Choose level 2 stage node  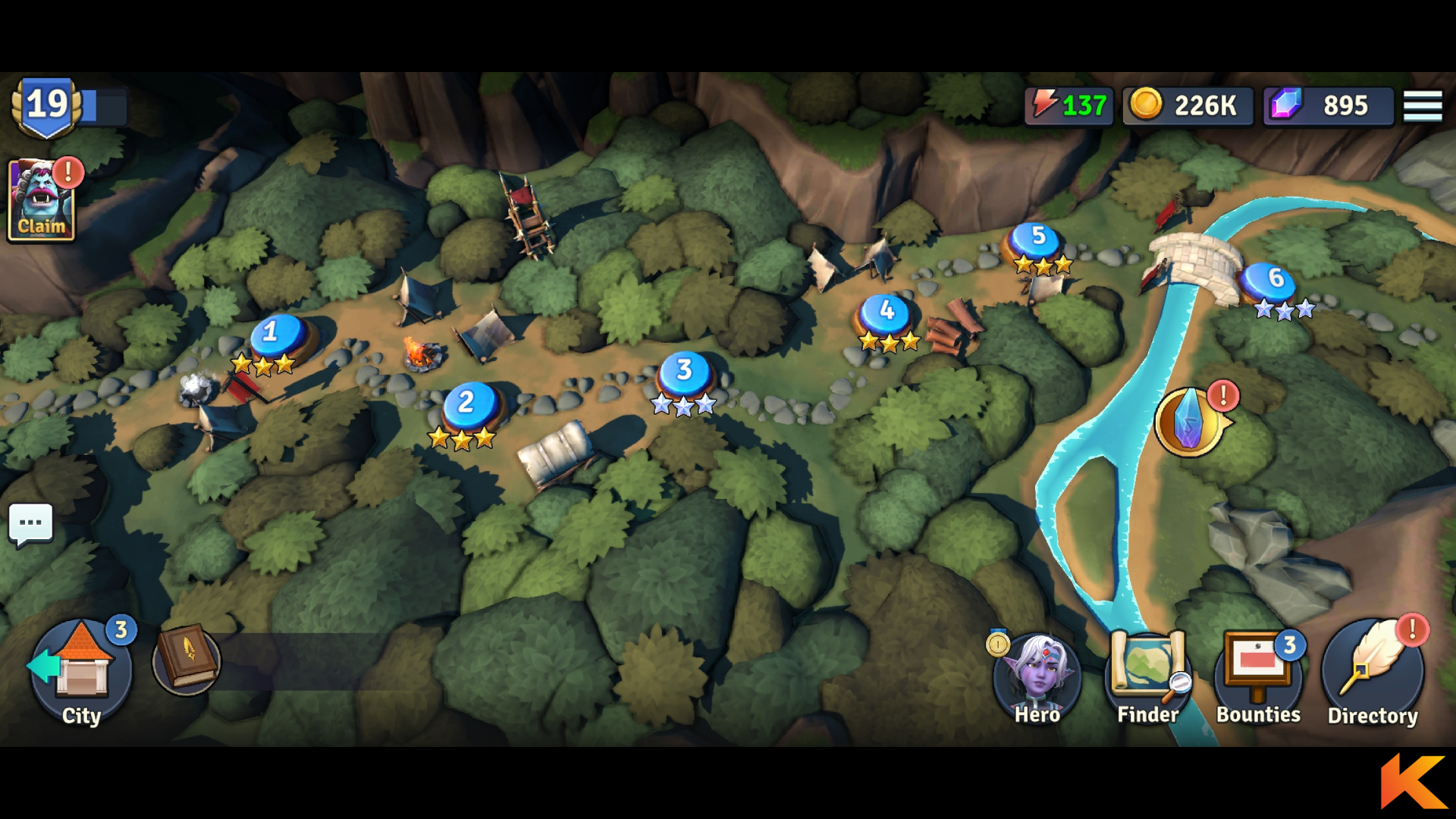[x=470, y=404]
